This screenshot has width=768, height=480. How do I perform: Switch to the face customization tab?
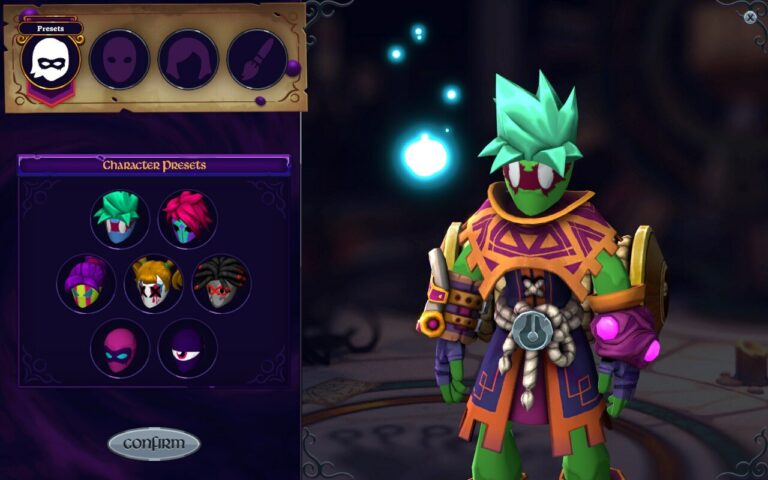pos(120,59)
